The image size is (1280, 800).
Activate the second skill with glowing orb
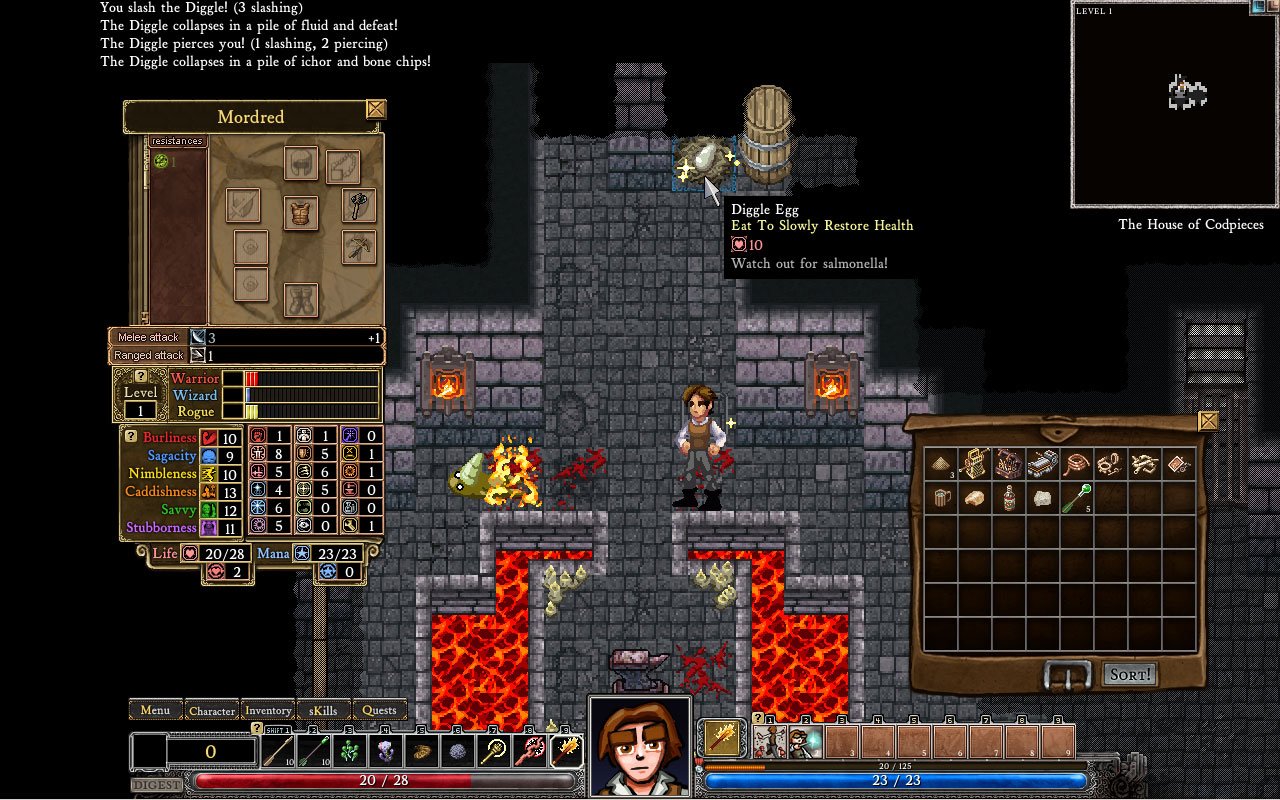805,742
